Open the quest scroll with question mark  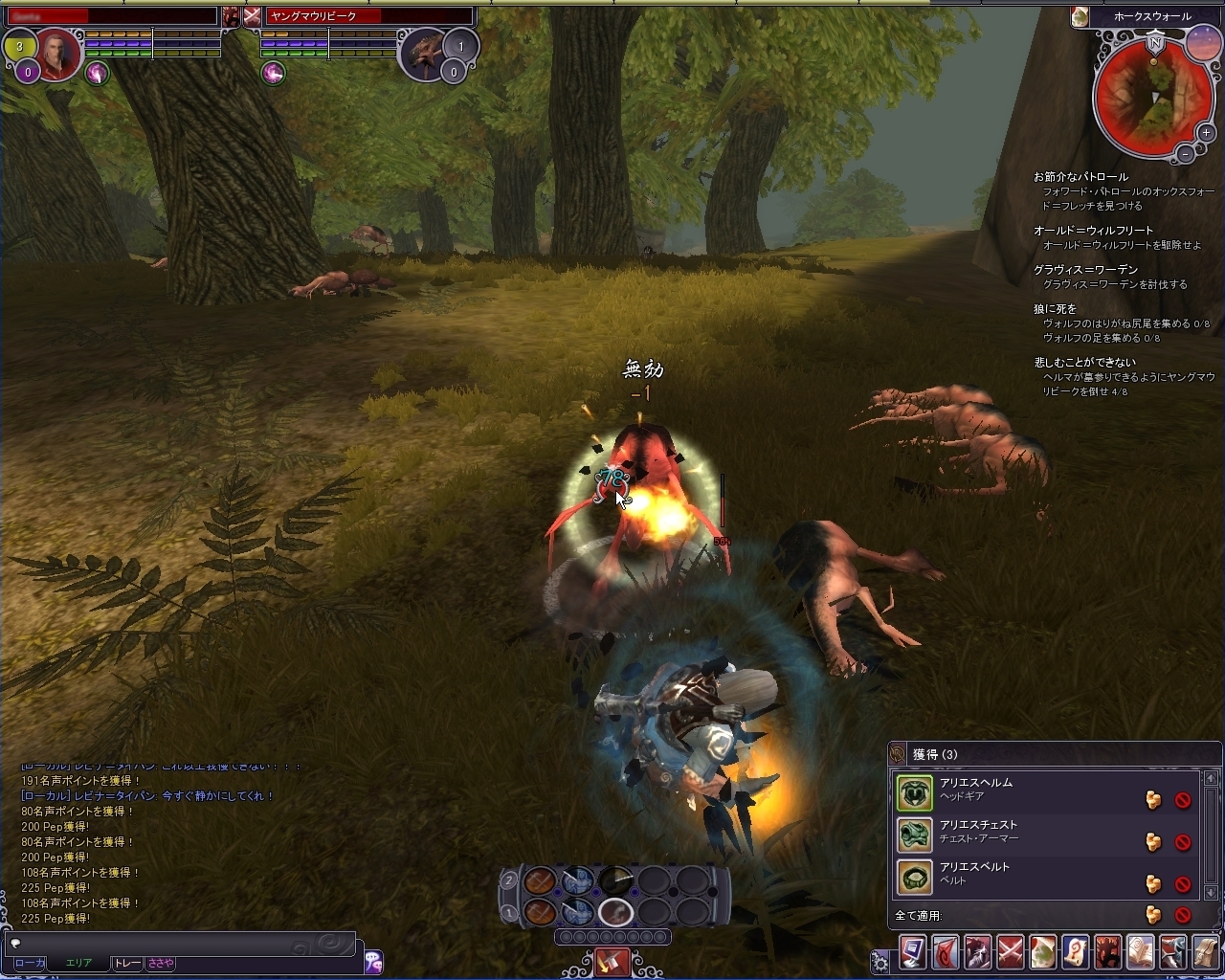pyautogui.click(x=1076, y=953)
